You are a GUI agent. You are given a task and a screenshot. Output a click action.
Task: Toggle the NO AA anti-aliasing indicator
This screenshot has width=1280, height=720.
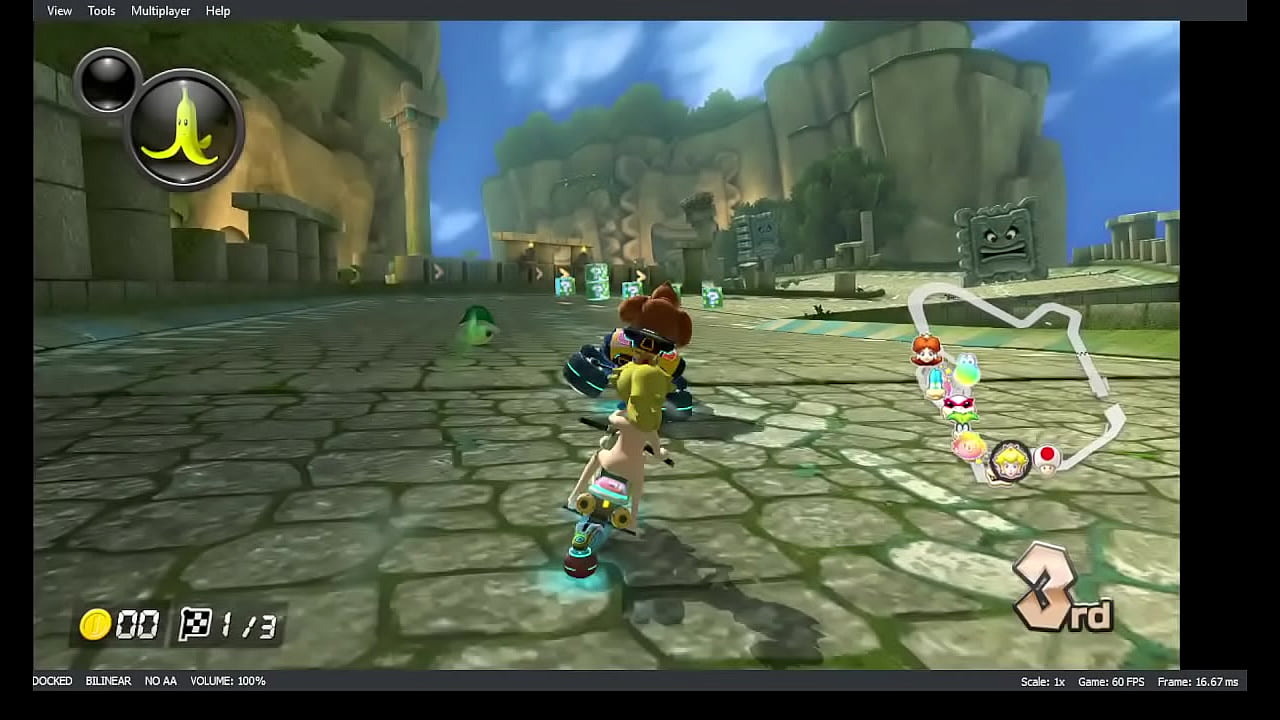coord(159,681)
